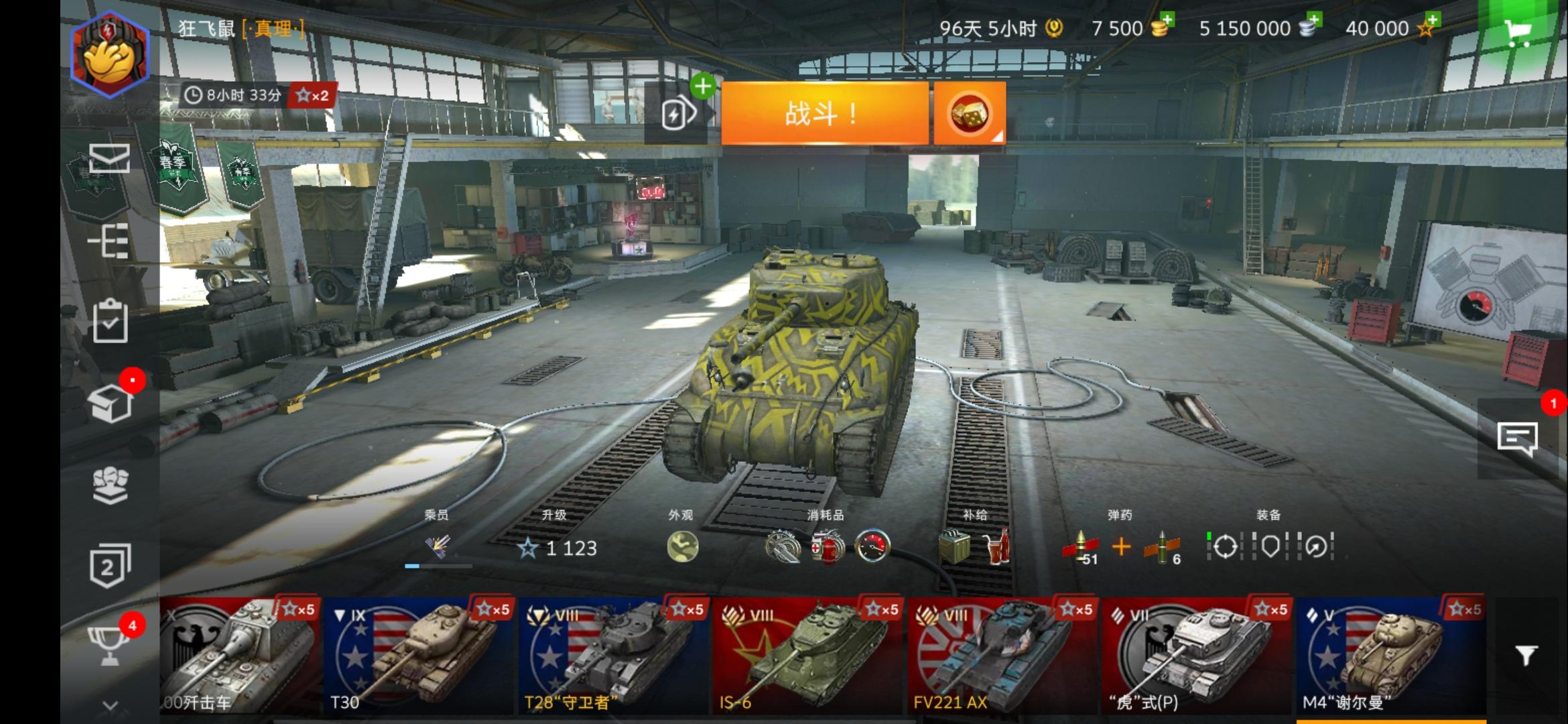Open the boosters panel with green plus
This screenshot has height=724, width=1568.
coord(679,113)
